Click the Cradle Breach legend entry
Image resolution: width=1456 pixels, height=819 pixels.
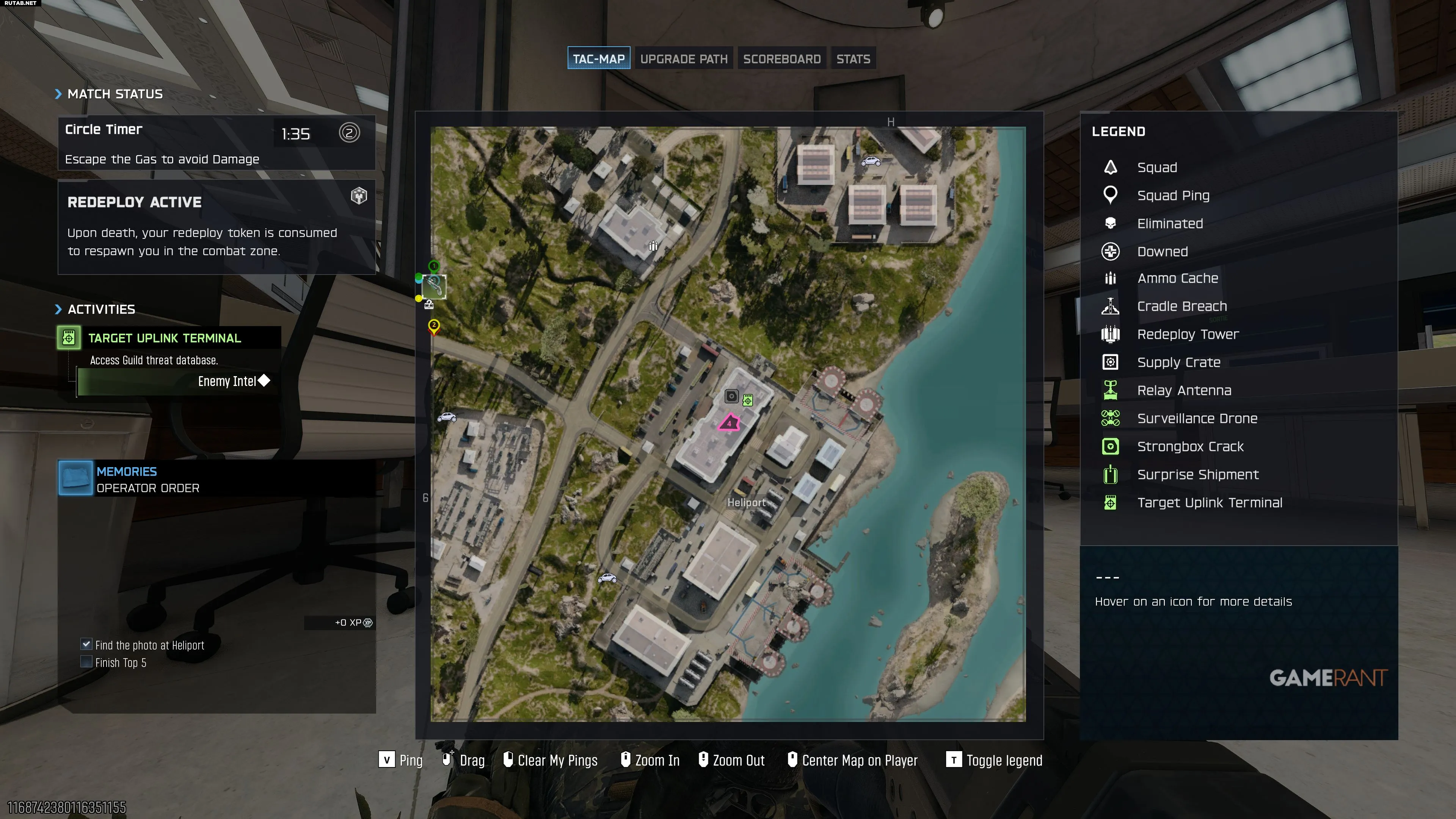coord(1181,306)
